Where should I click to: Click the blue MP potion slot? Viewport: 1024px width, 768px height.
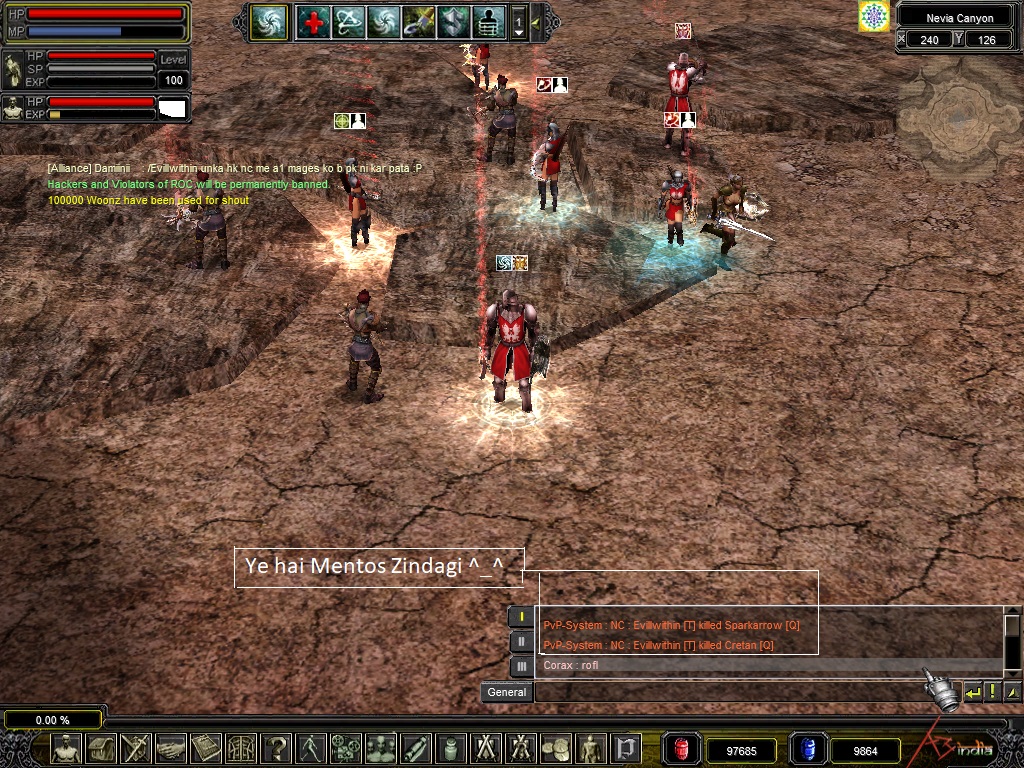tap(808, 749)
